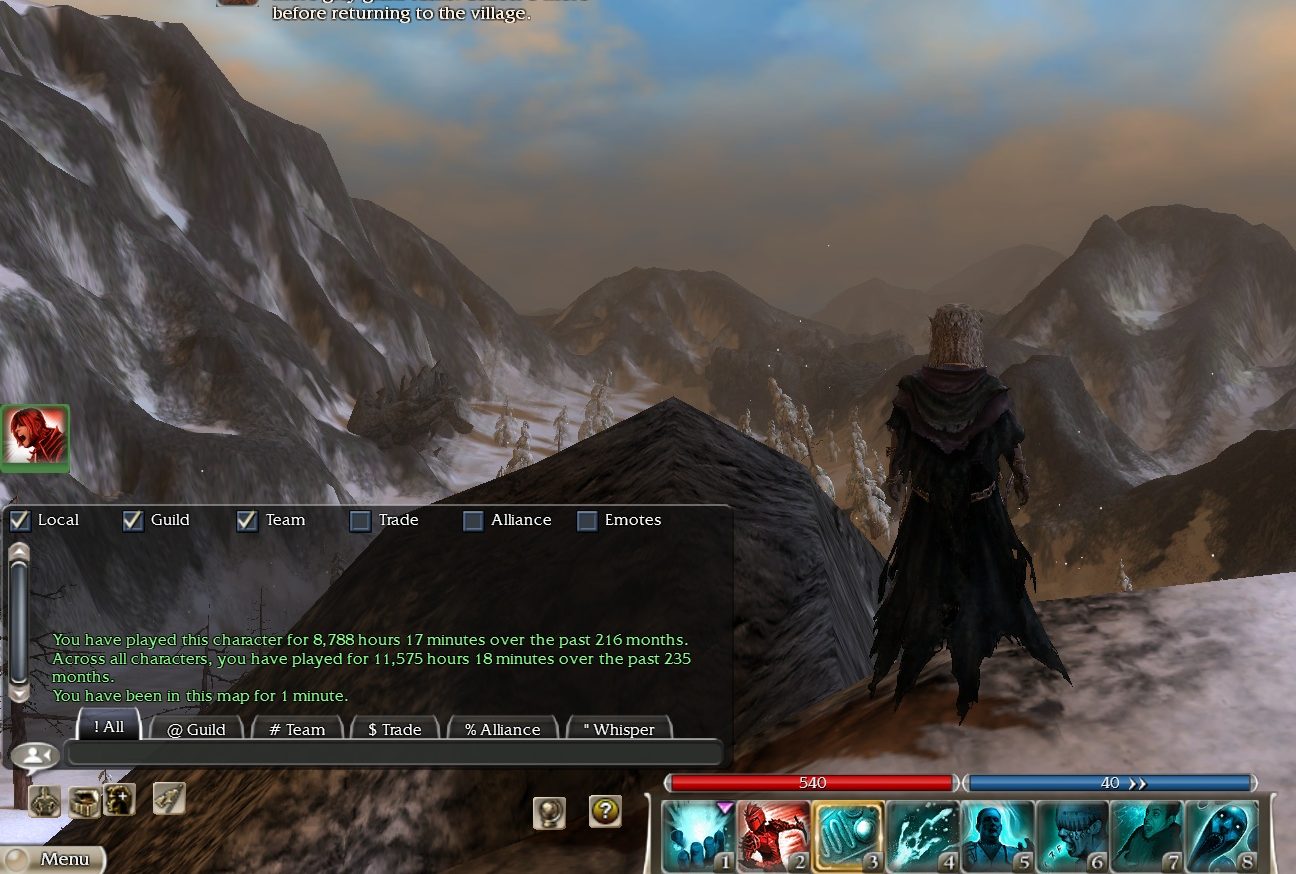Enable the Trade chat checkbox

[x=360, y=520]
